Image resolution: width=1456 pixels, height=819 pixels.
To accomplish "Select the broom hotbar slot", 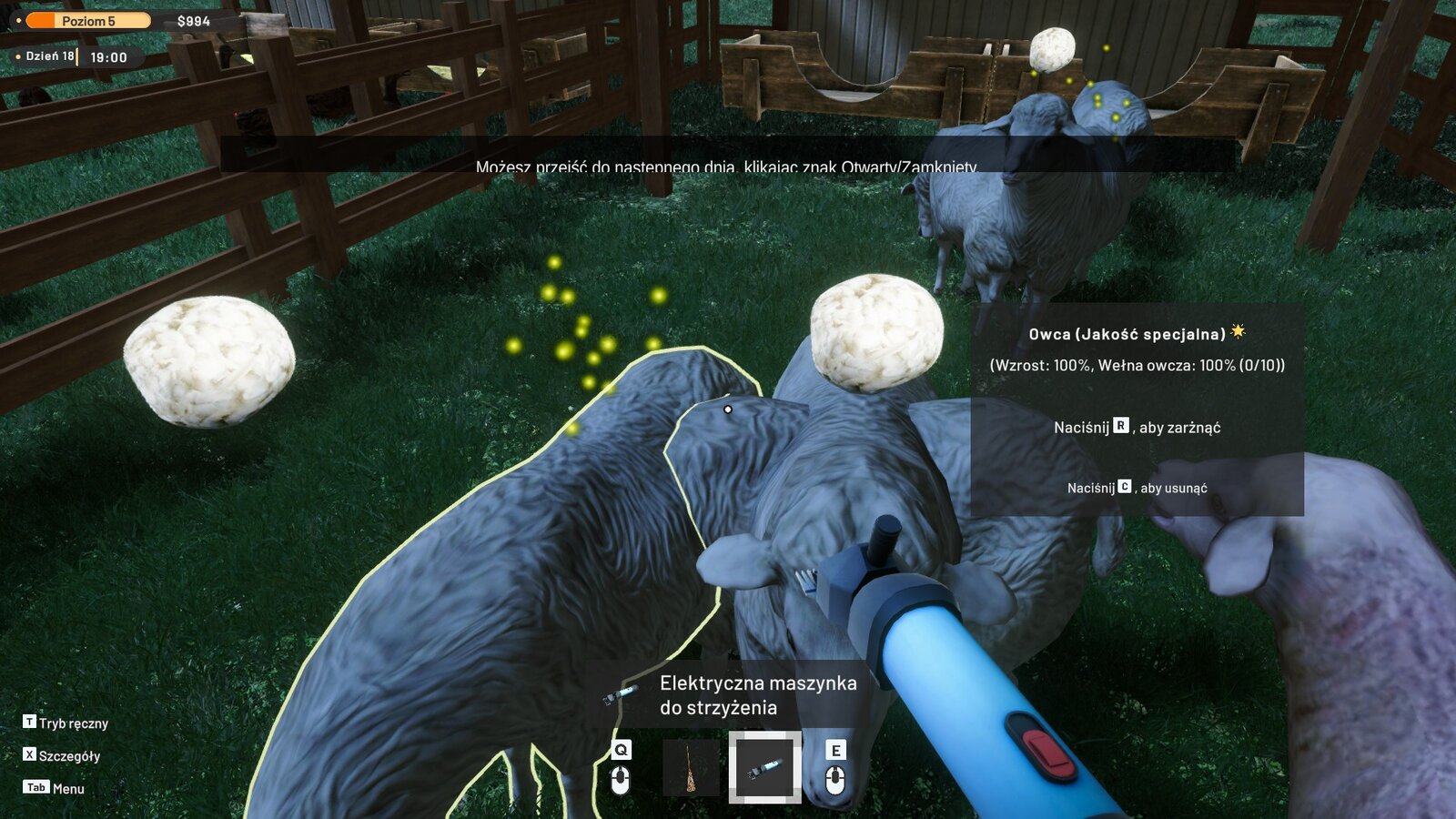I will point(691,767).
